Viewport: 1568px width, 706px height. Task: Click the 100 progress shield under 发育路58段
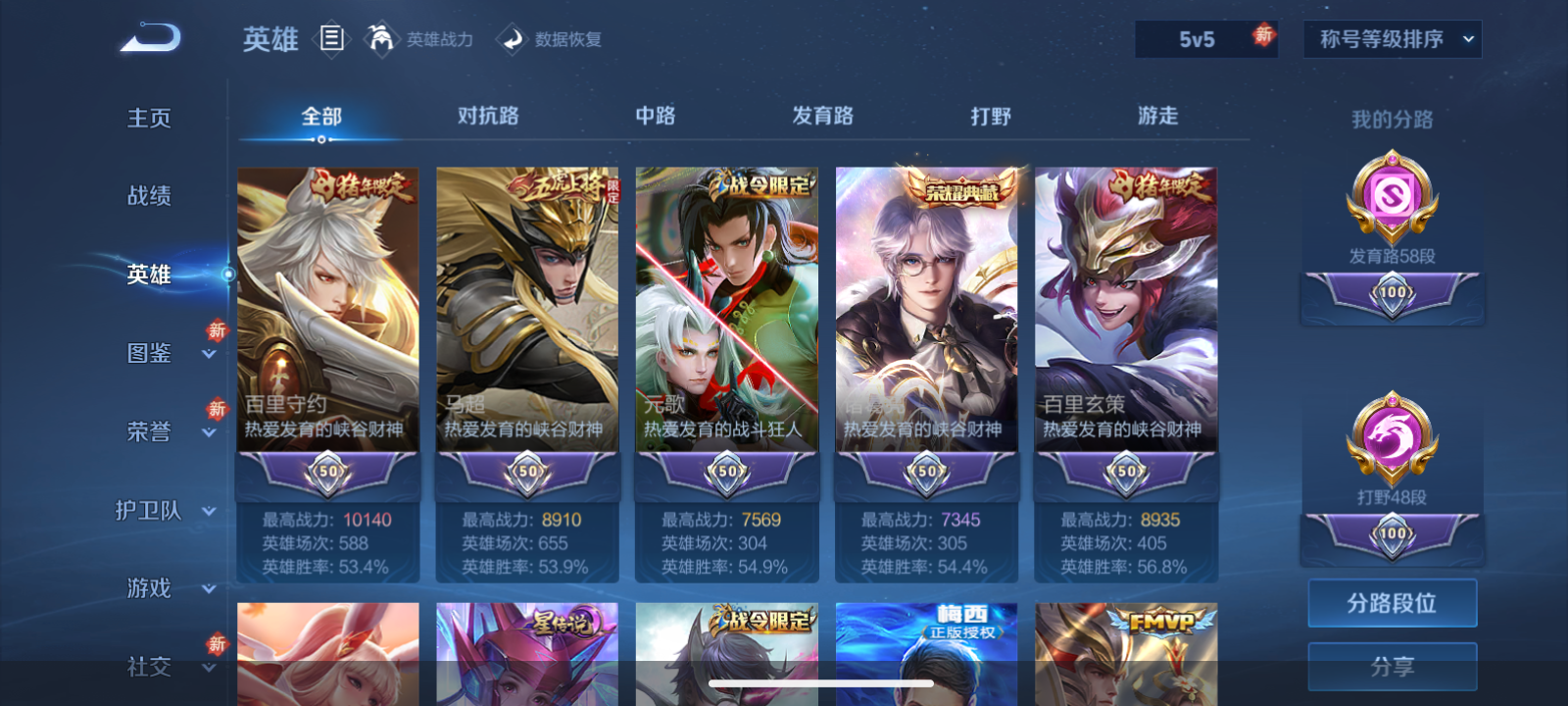point(1392,291)
